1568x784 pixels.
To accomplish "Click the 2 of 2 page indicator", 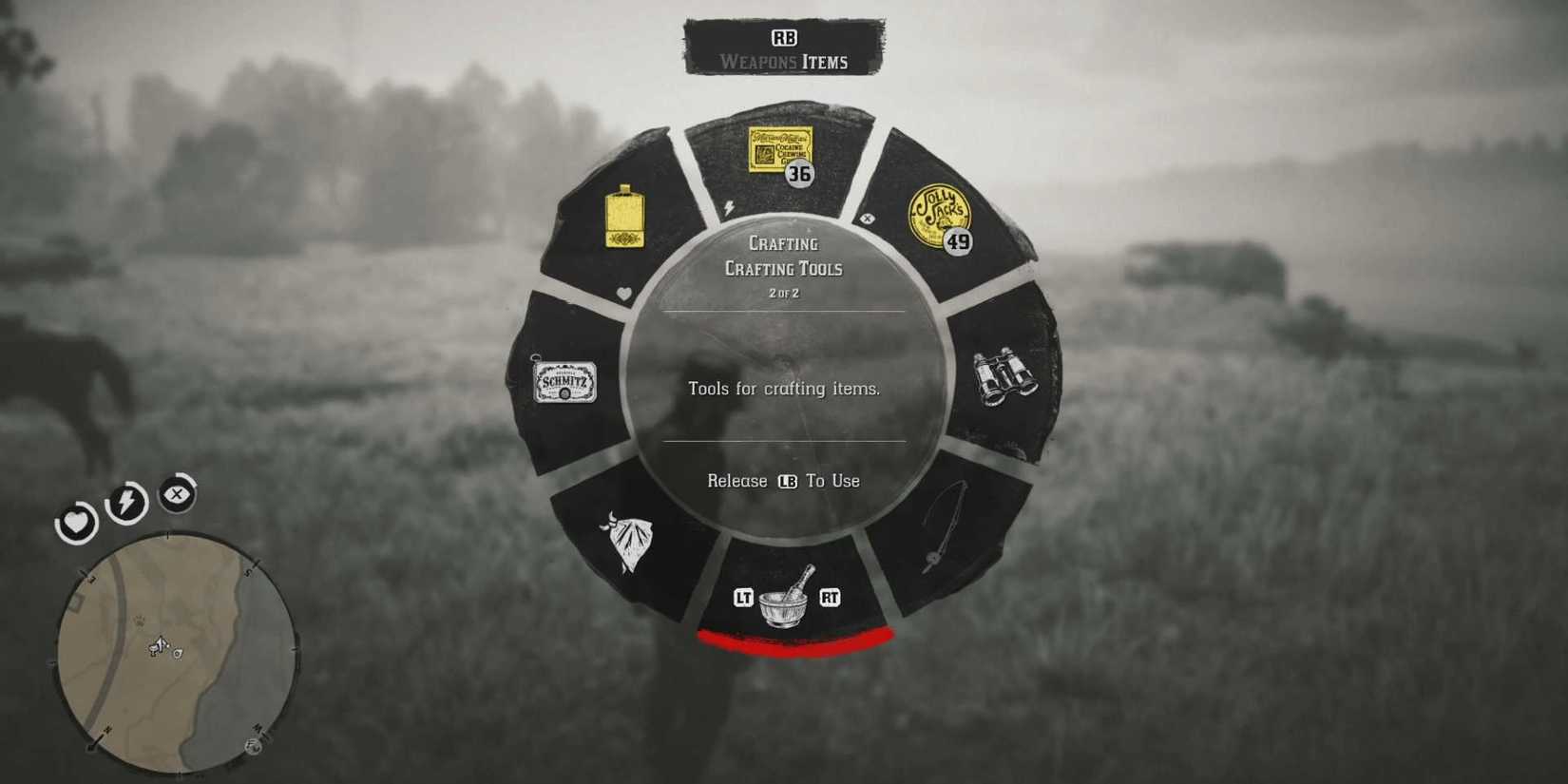I will [x=784, y=293].
